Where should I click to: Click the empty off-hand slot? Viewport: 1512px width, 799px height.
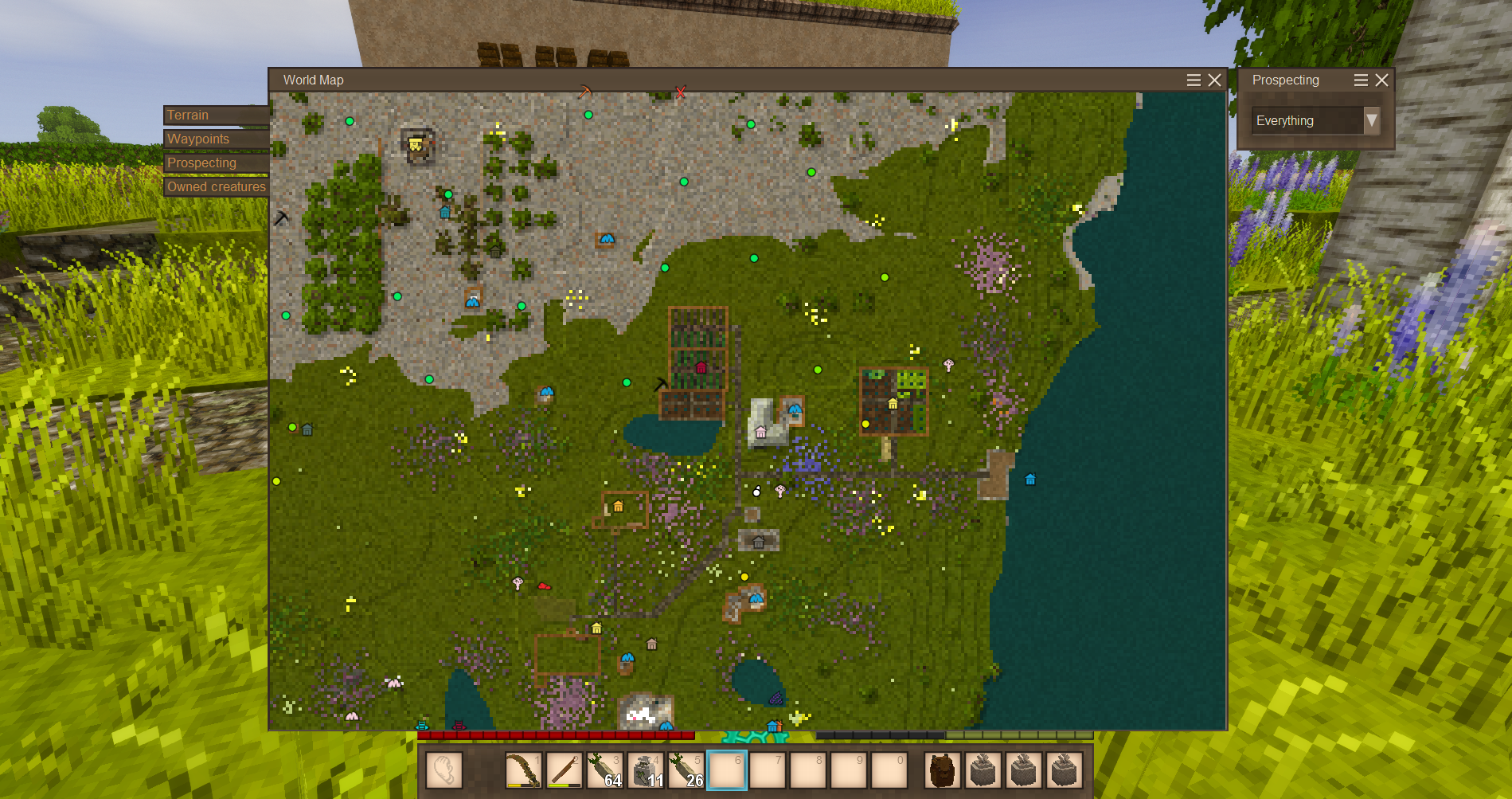(x=443, y=770)
